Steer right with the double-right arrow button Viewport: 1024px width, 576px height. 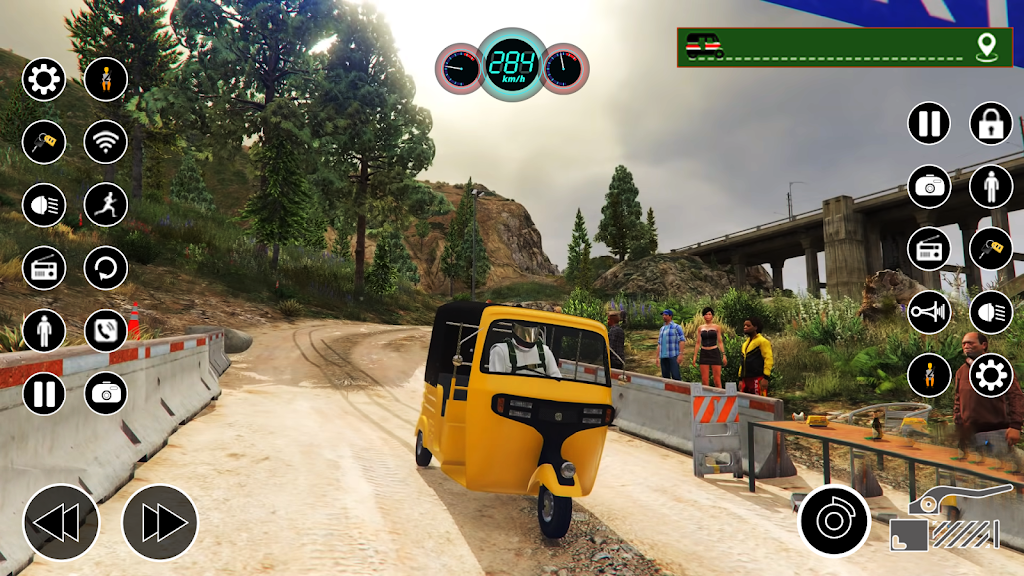[x=160, y=522]
